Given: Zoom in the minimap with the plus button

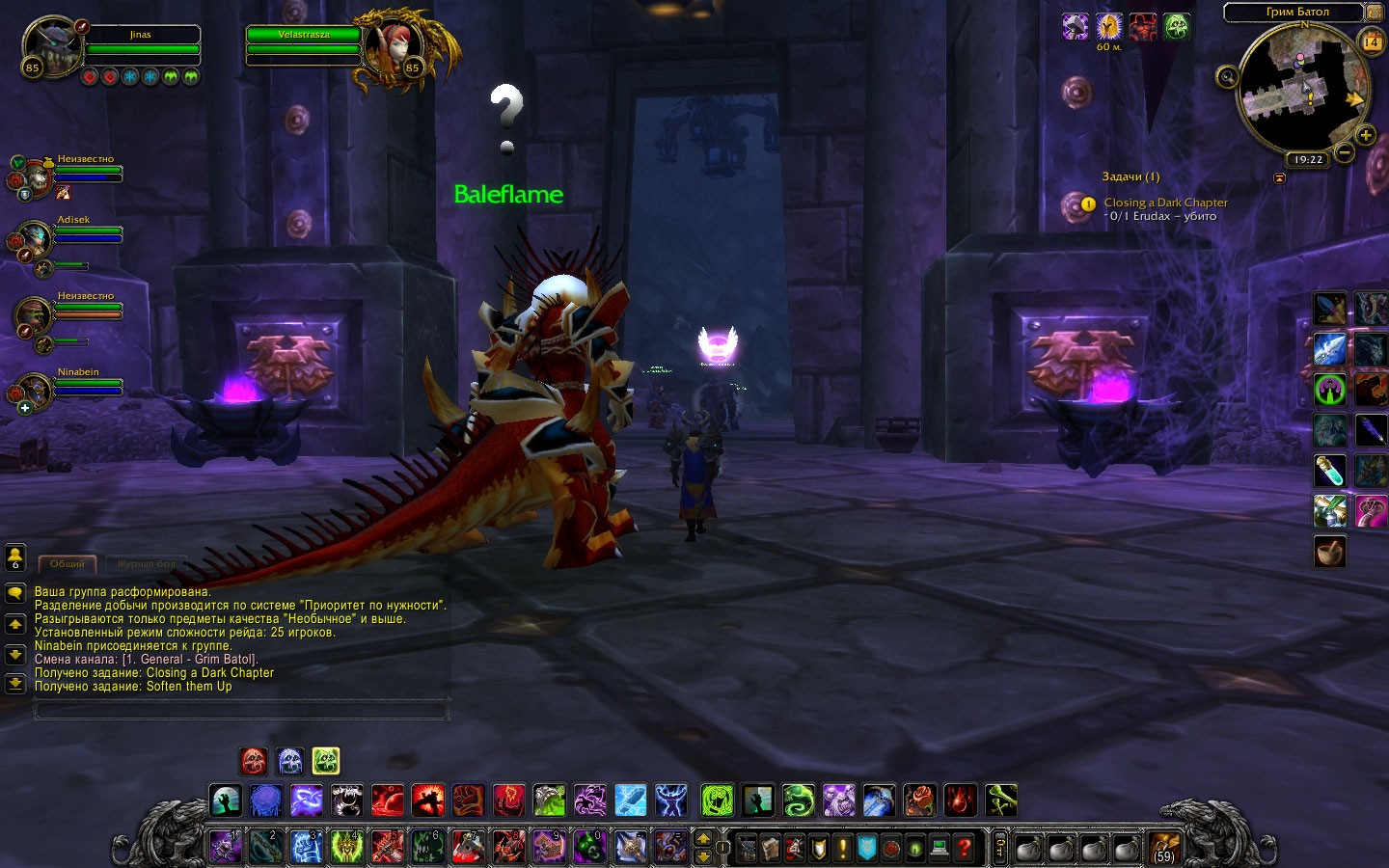Looking at the screenshot, I should click(1365, 136).
